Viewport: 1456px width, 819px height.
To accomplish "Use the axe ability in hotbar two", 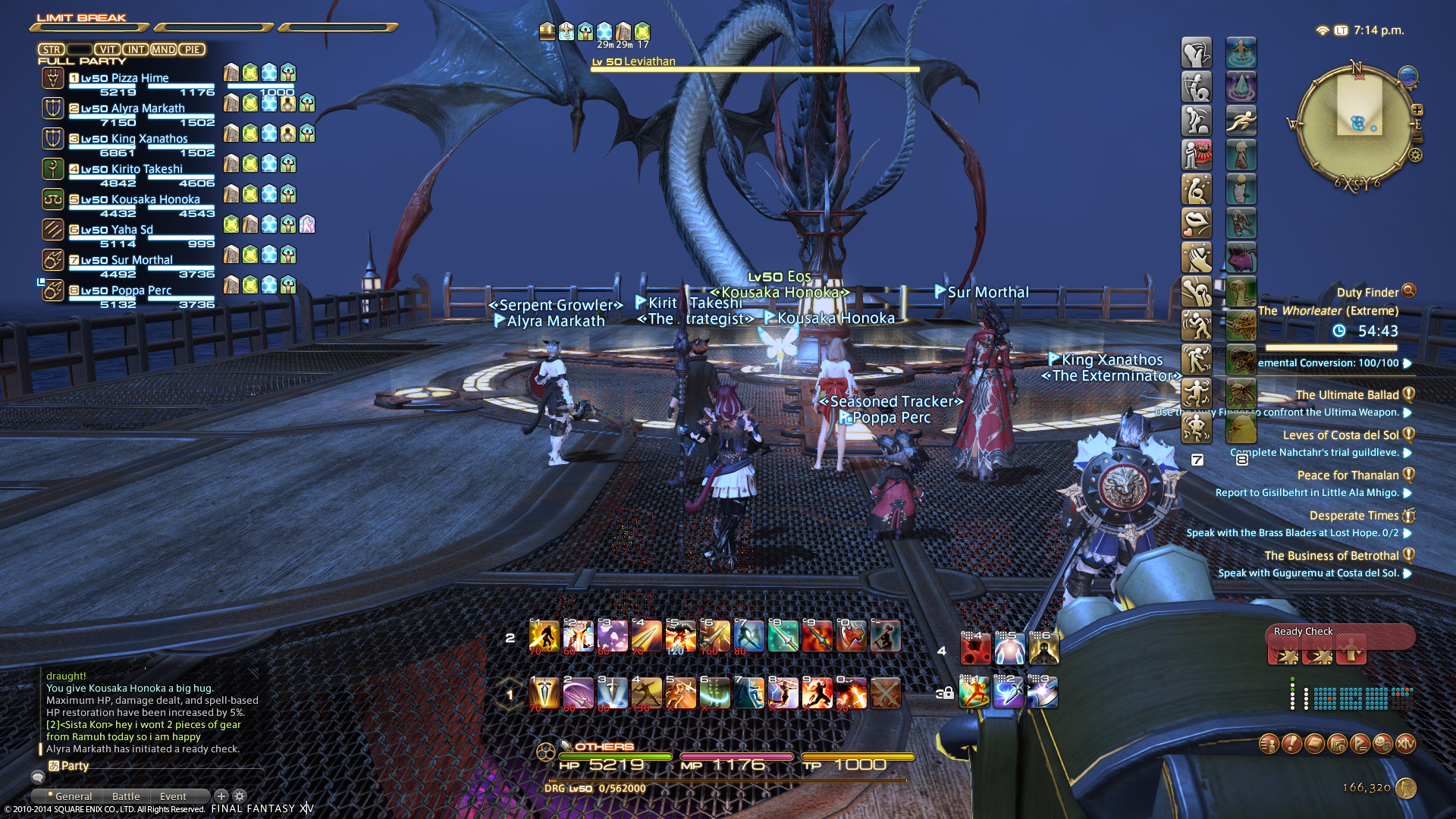I will 851,636.
